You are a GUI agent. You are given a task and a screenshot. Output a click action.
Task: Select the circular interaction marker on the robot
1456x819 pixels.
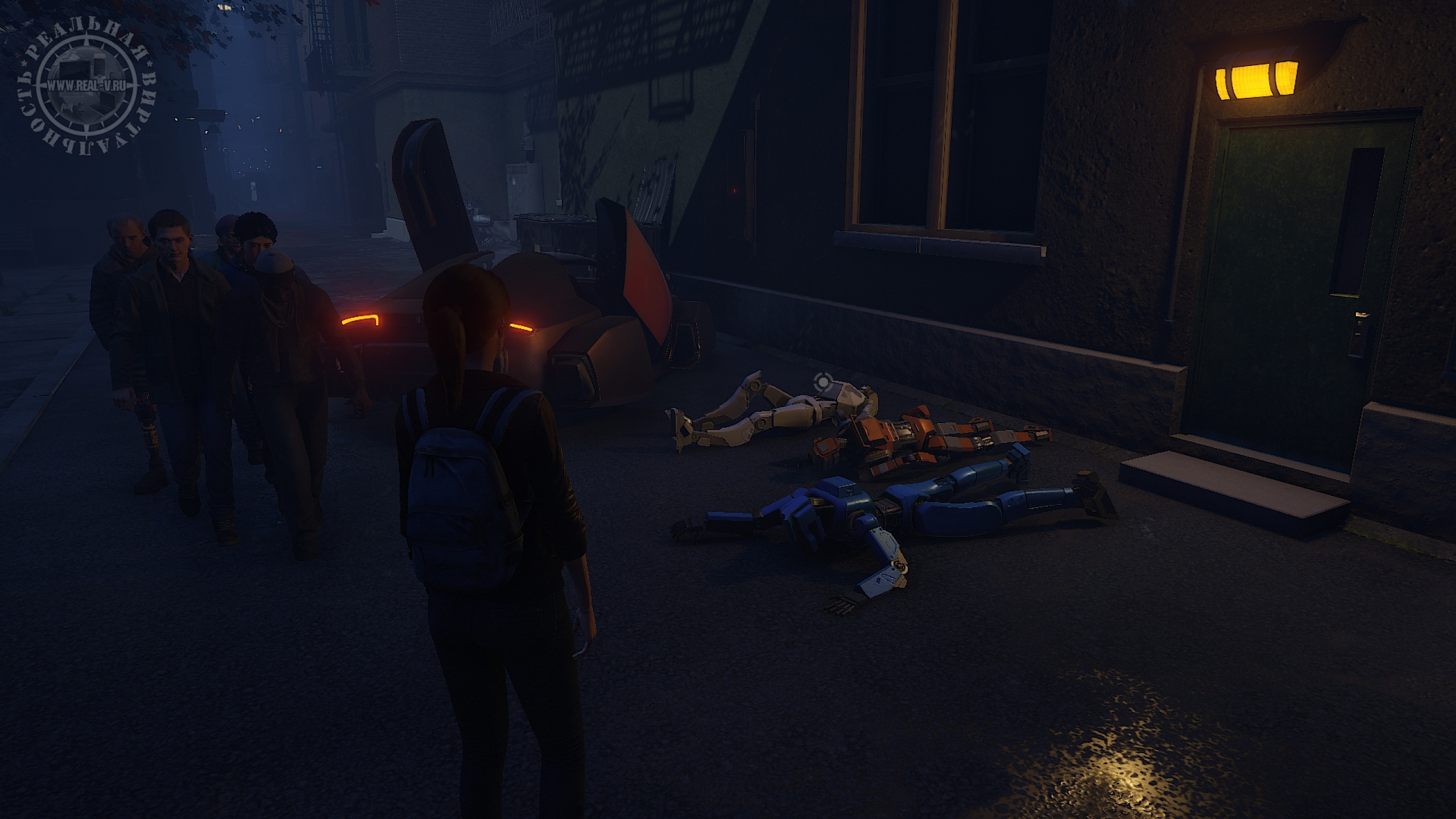(822, 383)
